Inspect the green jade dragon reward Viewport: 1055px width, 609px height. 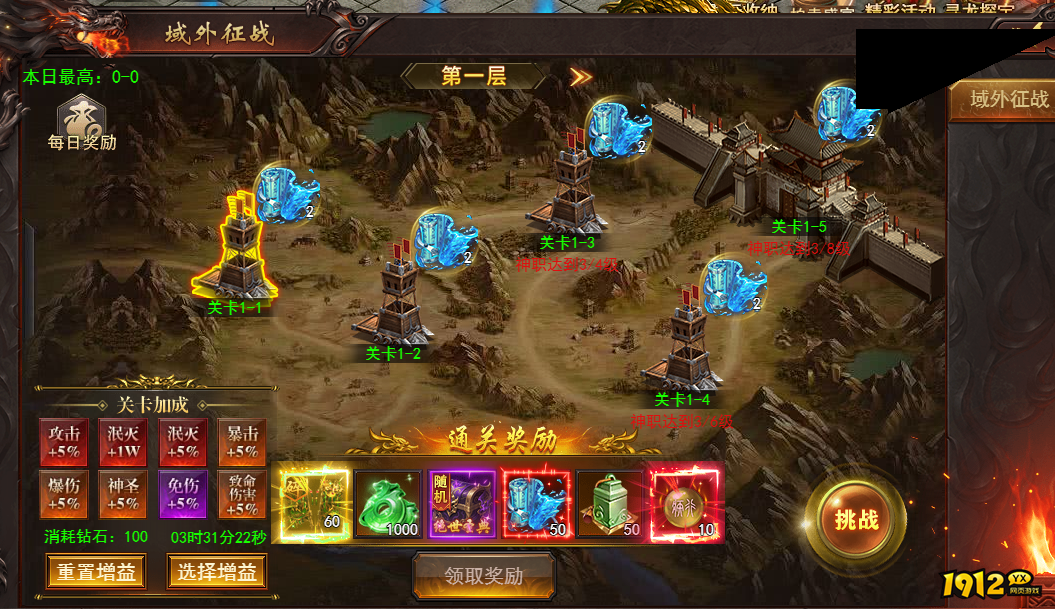click(387, 506)
